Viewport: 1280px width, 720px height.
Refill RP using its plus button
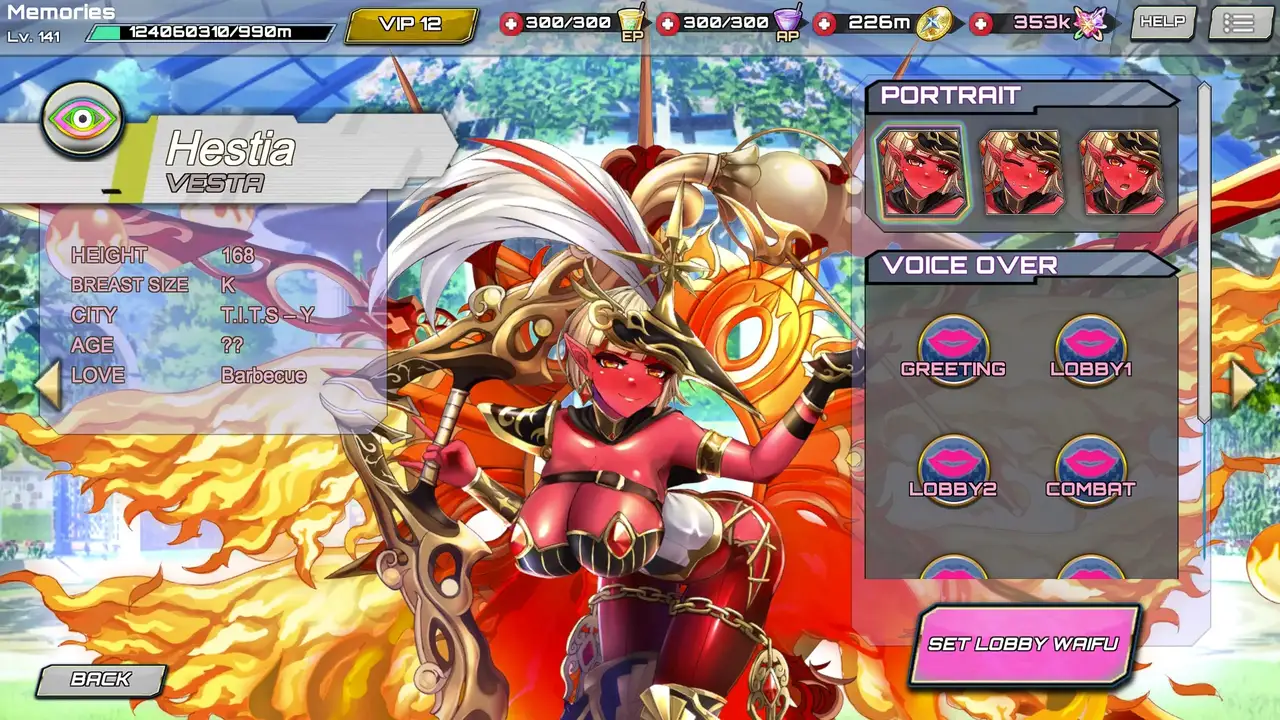pos(669,23)
